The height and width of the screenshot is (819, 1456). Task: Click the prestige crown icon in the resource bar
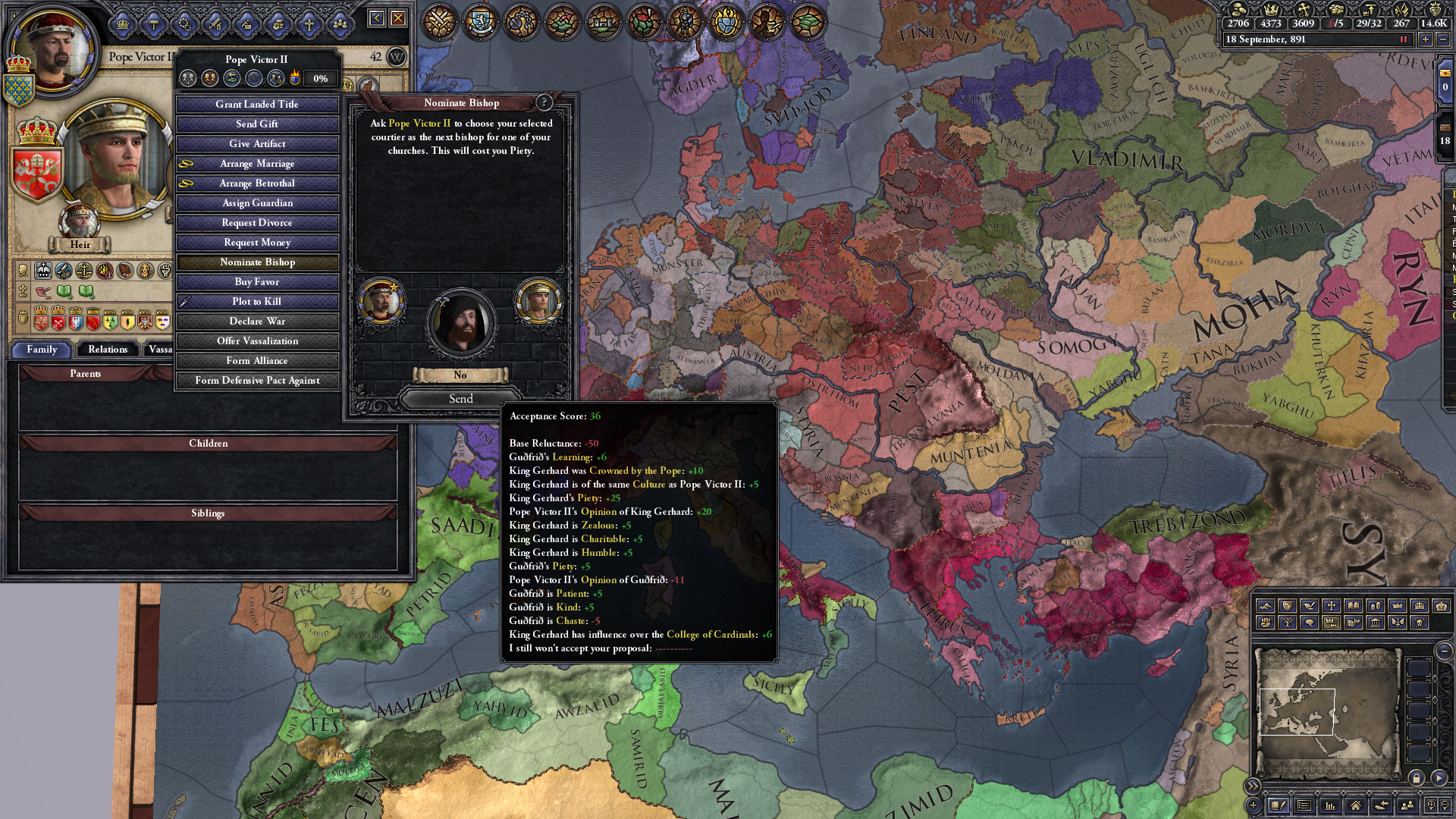coord(1272,11)
